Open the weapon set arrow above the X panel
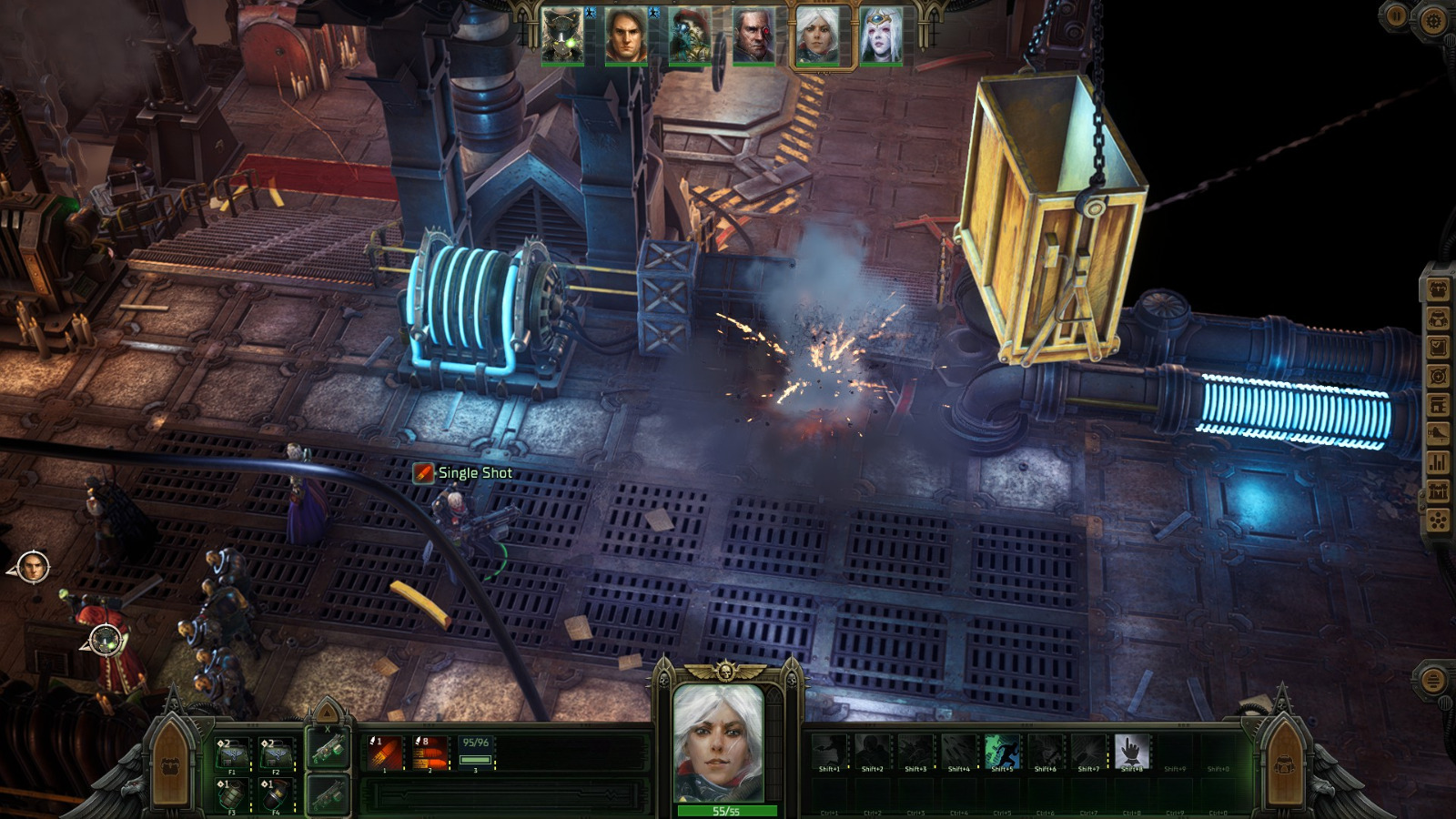This screenshot has width=1456, height=819. [x=327, y=712]
